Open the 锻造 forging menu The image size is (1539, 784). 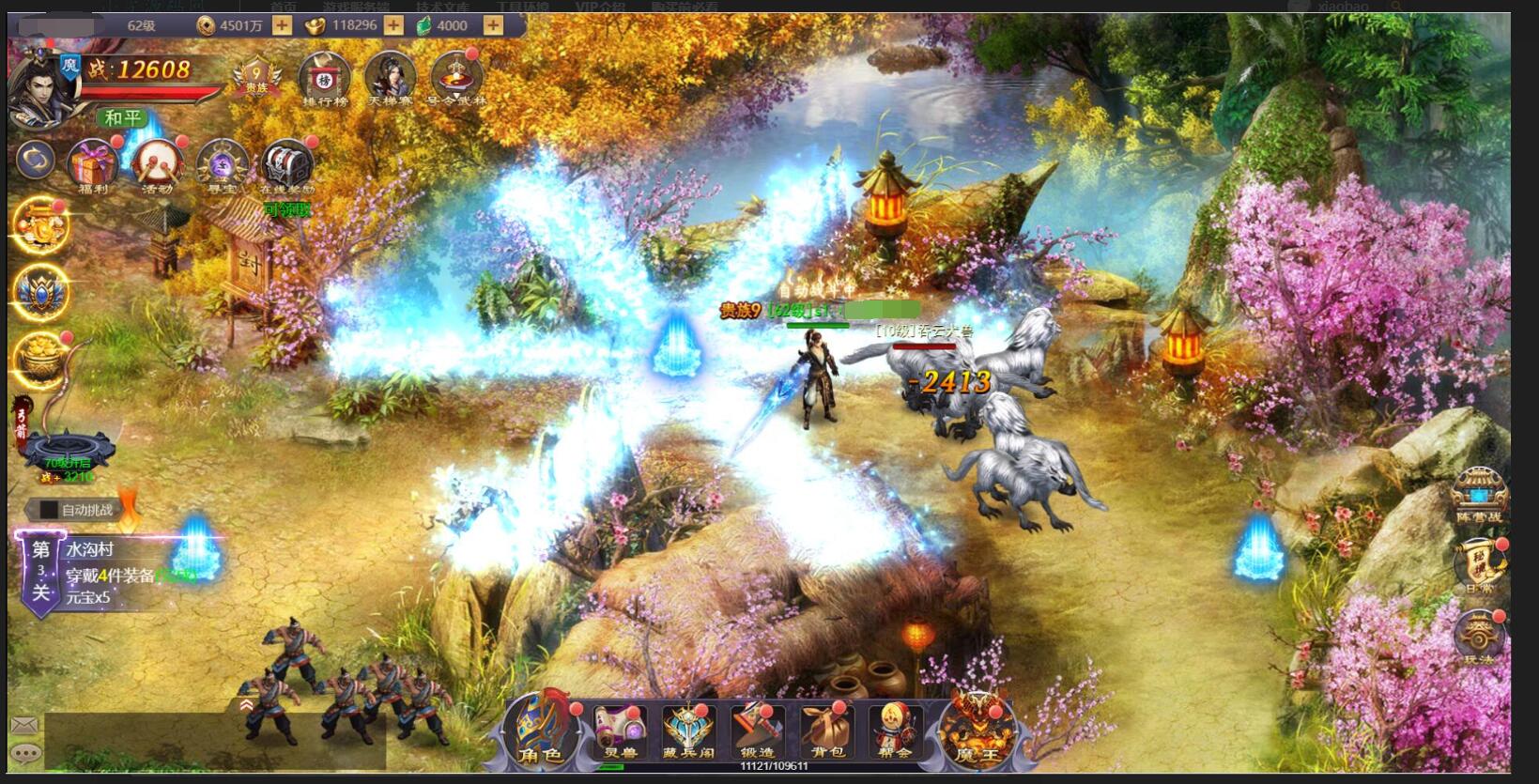point(757,731)
